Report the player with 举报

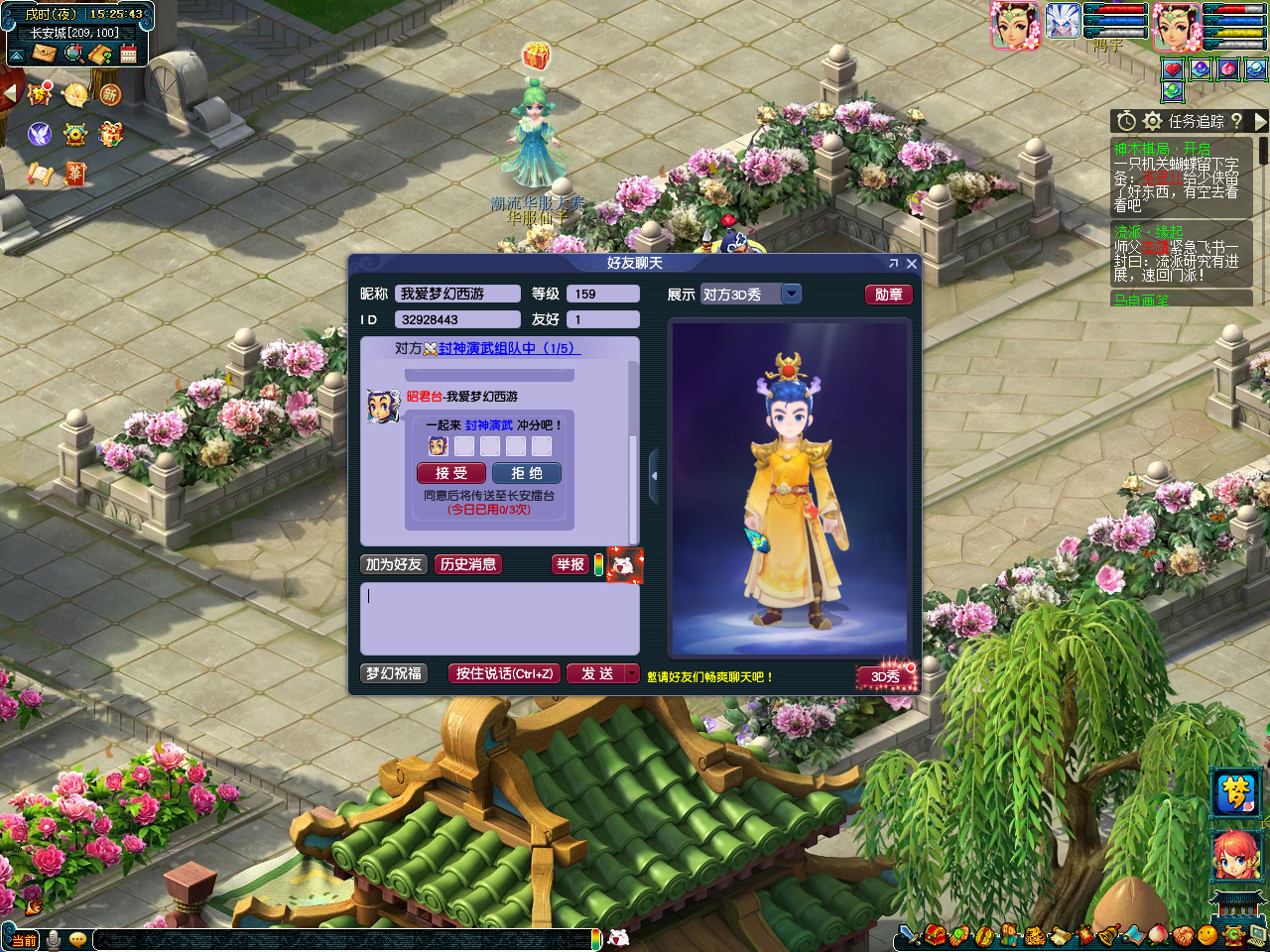[570, 564]
